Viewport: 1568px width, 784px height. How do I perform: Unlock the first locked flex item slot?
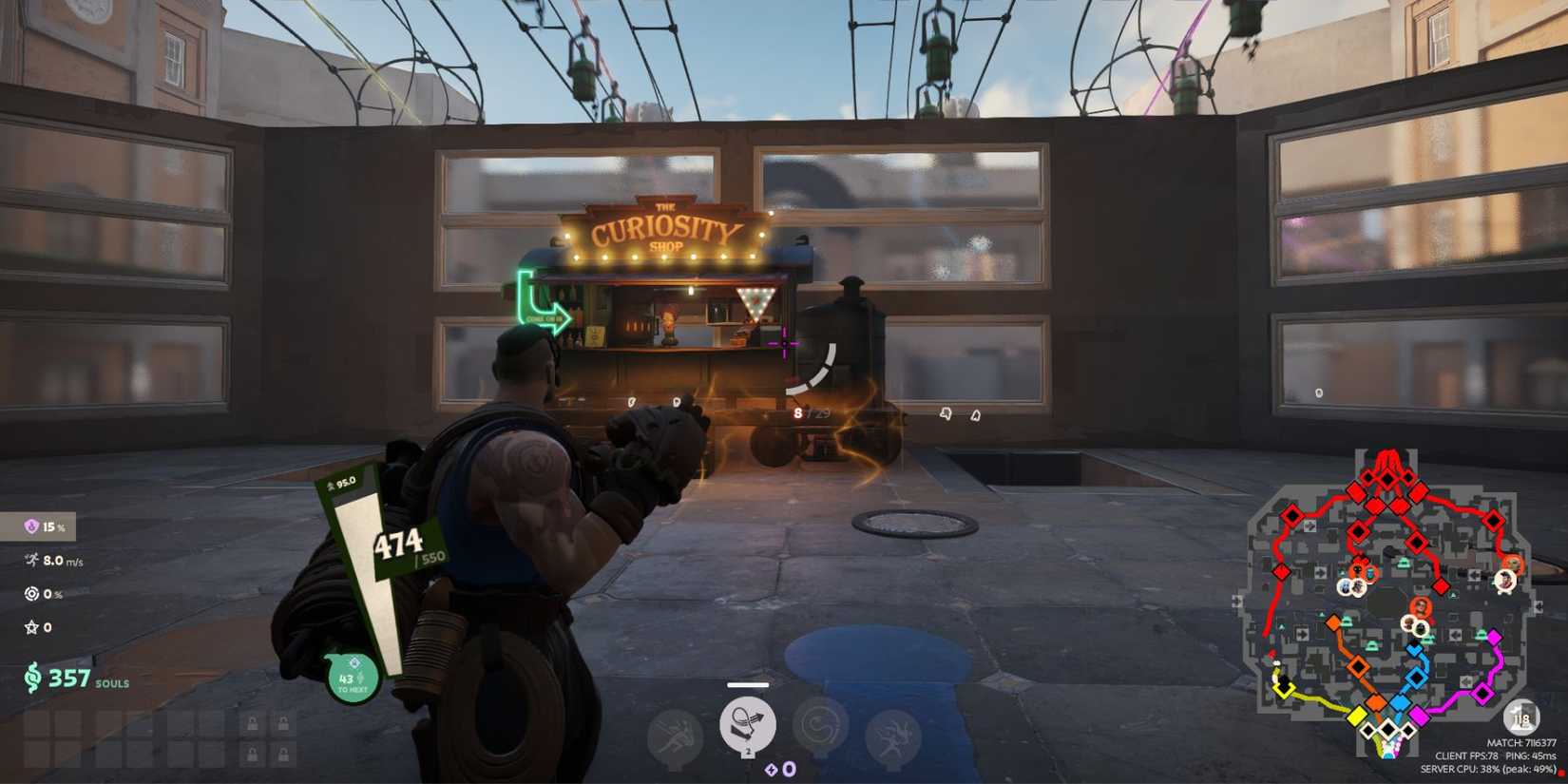(x=253, y=721)
